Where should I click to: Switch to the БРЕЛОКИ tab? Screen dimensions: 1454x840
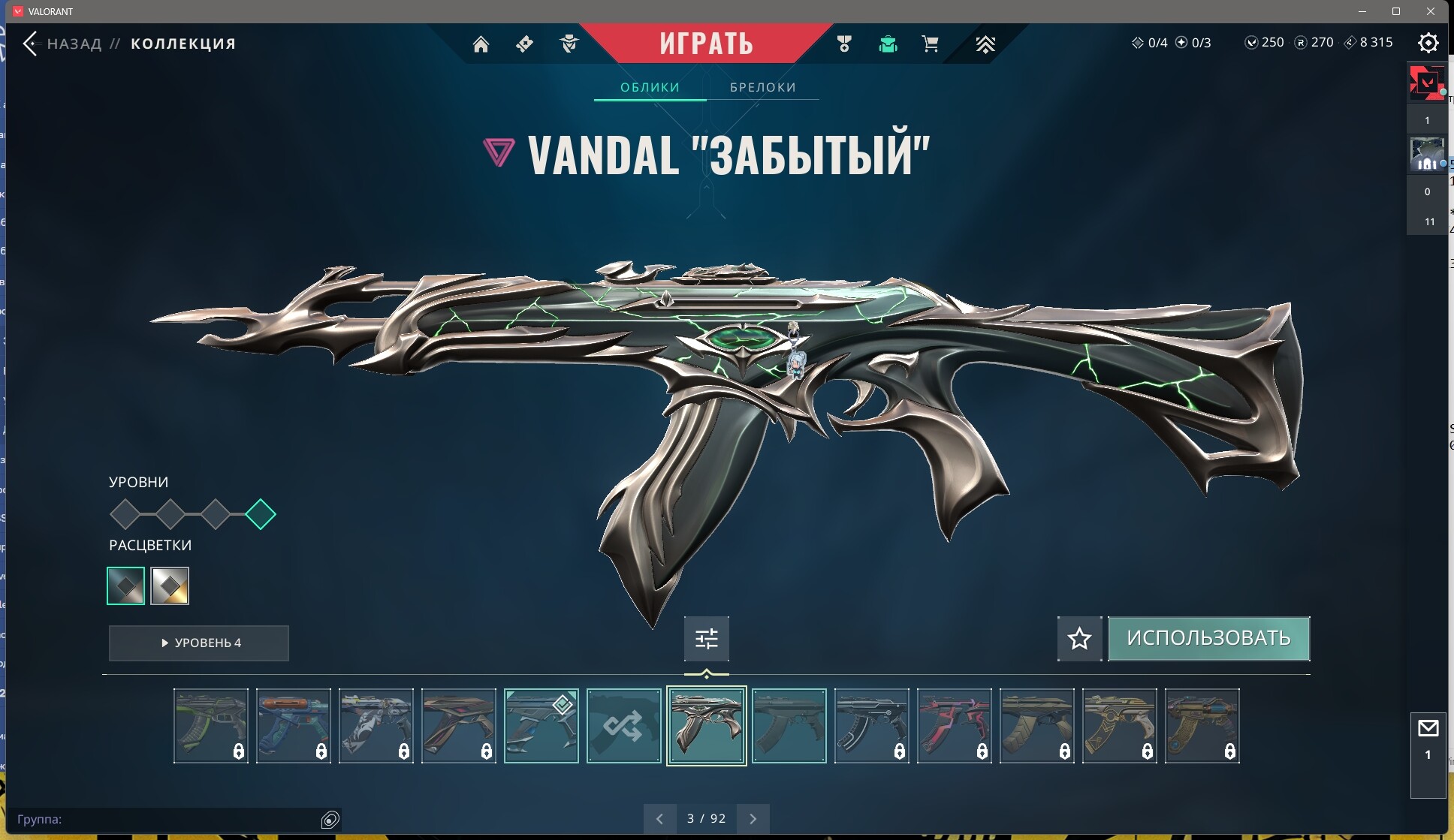(x=762, y=87)
